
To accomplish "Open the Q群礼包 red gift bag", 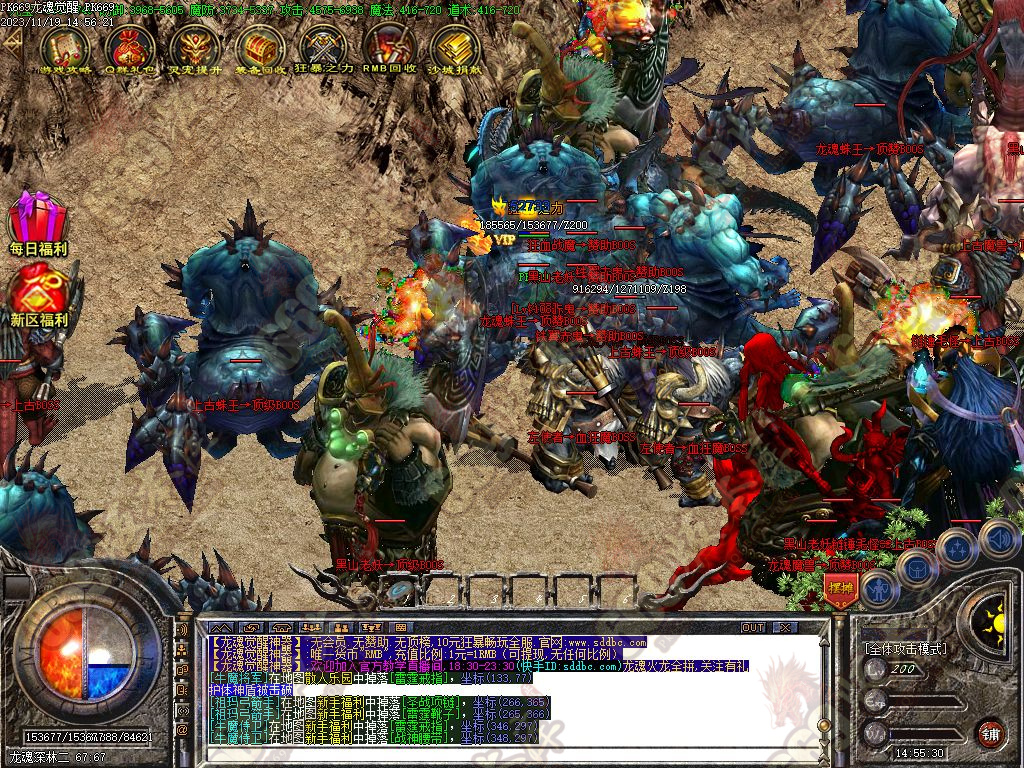I will click(130, 48).
